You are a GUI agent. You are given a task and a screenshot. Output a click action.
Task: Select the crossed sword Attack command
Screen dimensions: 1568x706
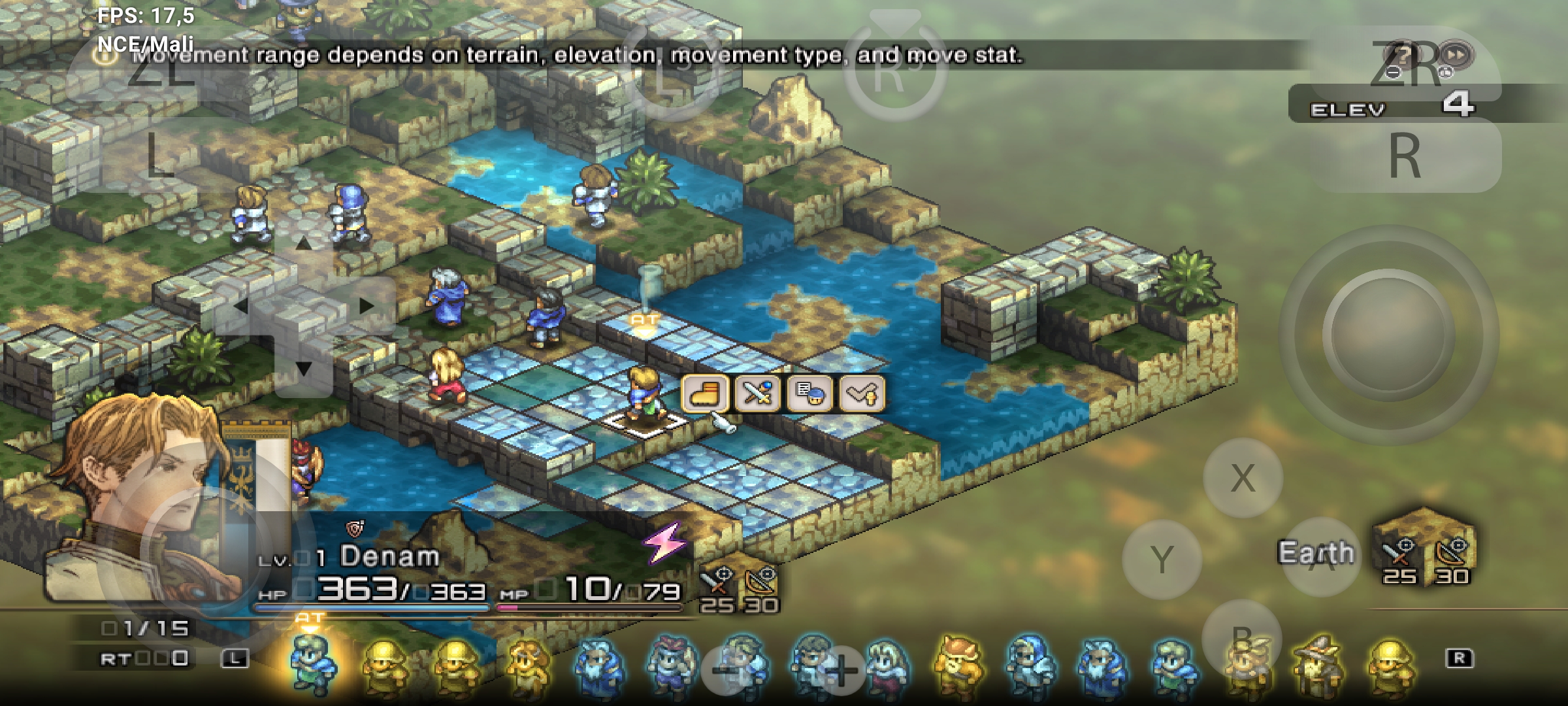757,394
